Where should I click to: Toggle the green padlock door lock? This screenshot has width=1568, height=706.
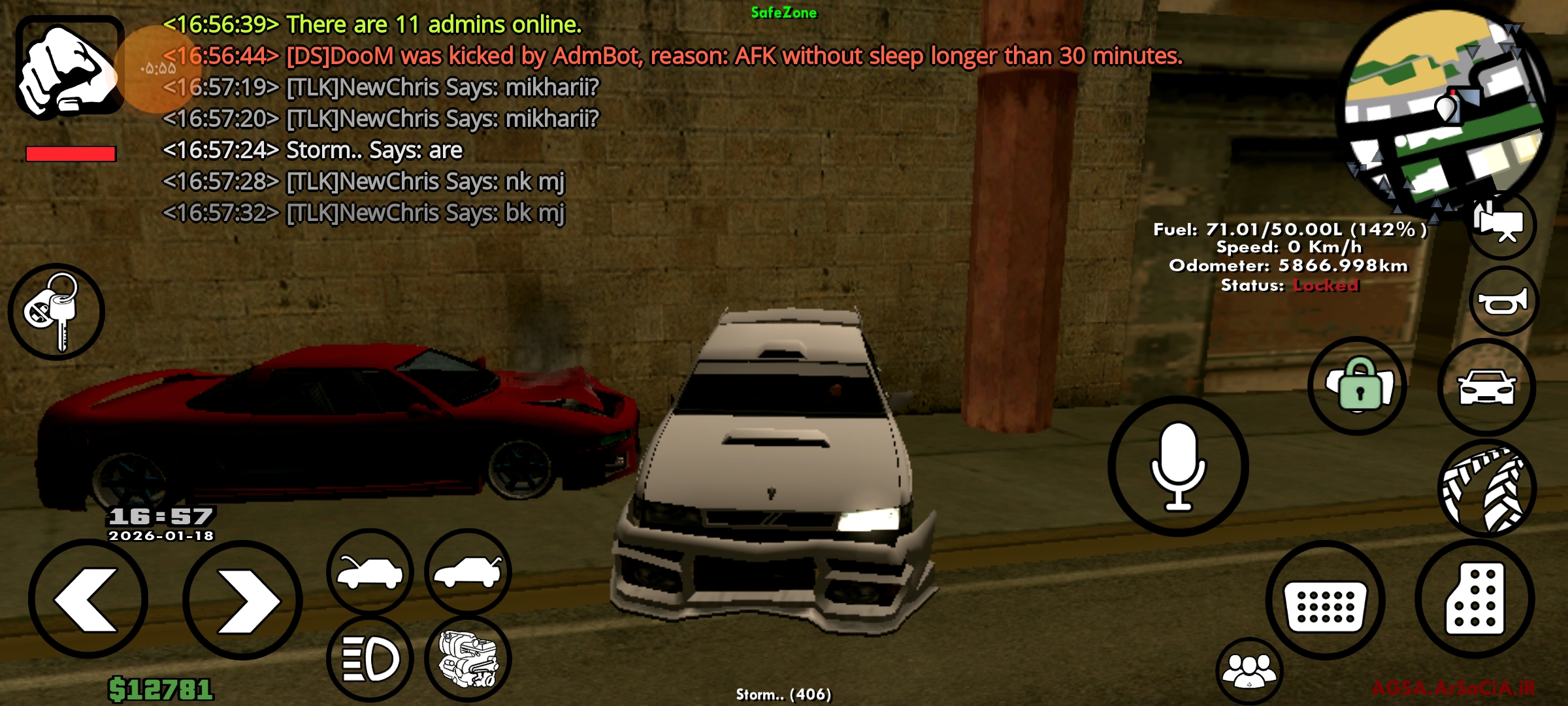pos(1358,386)
